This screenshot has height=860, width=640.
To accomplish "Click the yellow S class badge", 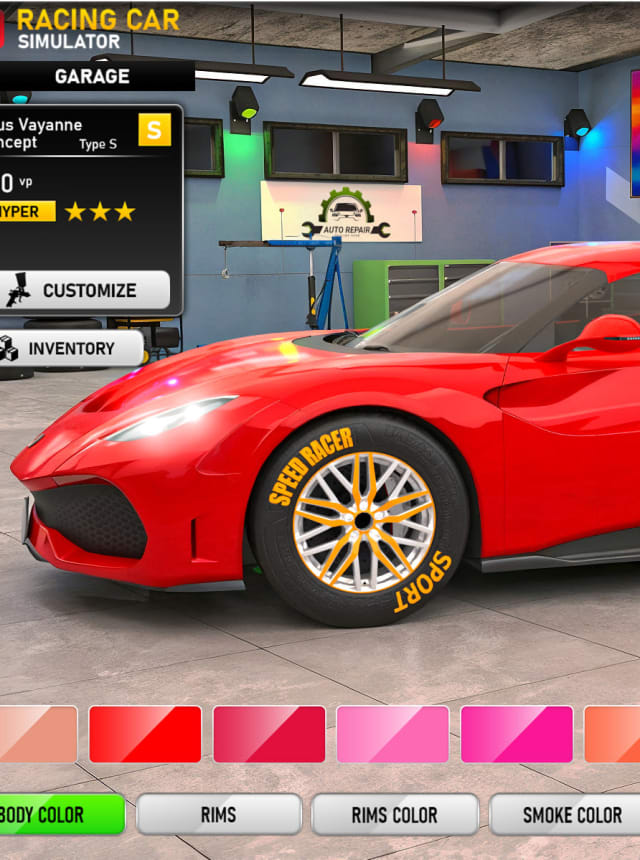I will click(x=154, y=129).
